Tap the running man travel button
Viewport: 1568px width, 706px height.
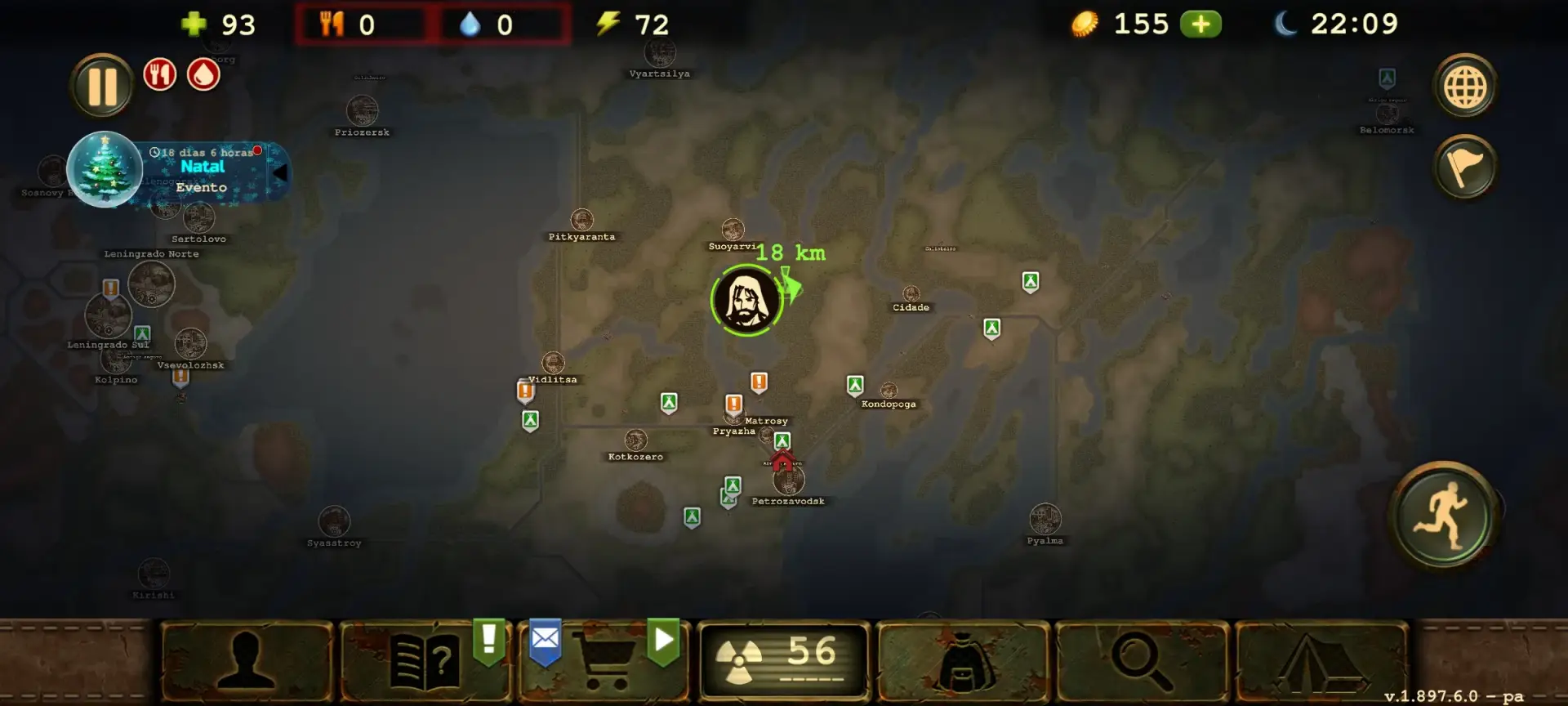(x=1445, y=516)
